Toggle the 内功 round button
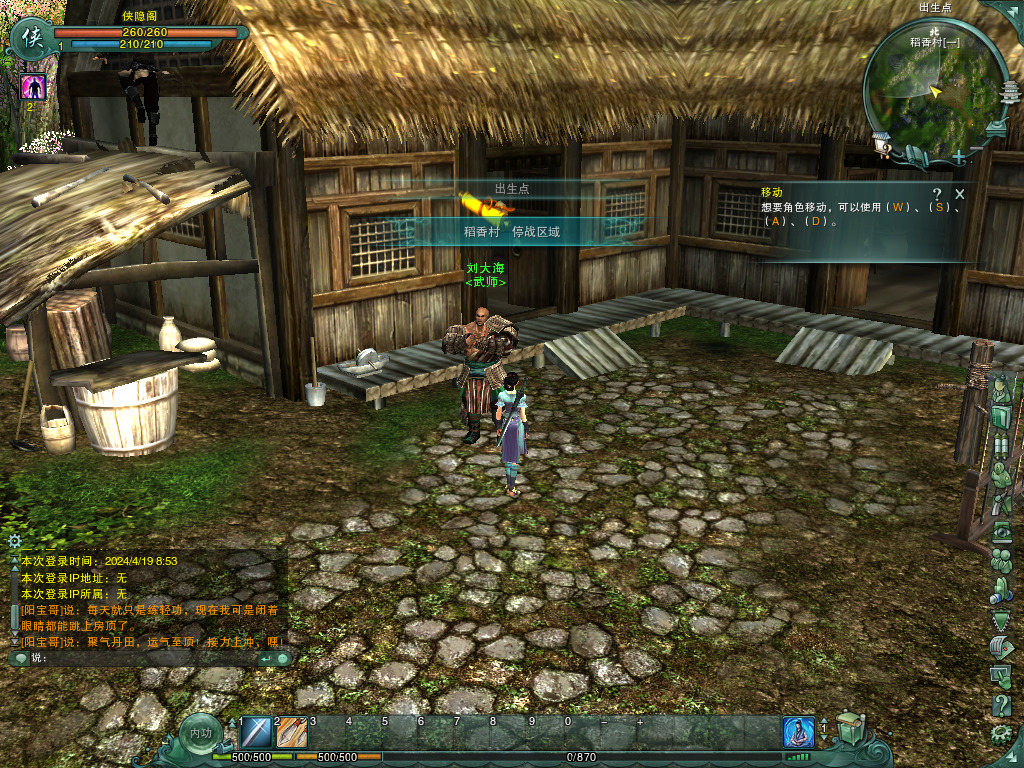Screen dimensions: 1024x768 tap(201, 734)
